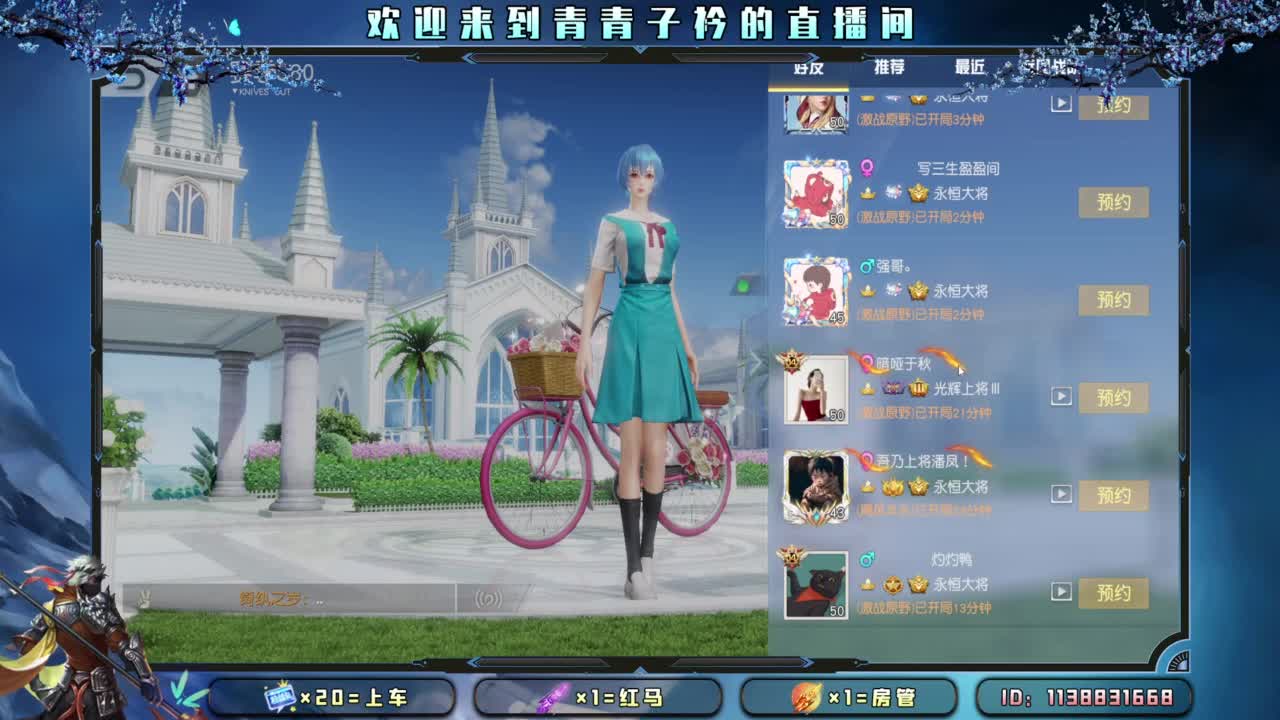Click the play icon beside 灼灼鸭
Screen dimensions: 1280x720
click(1060, 592)
